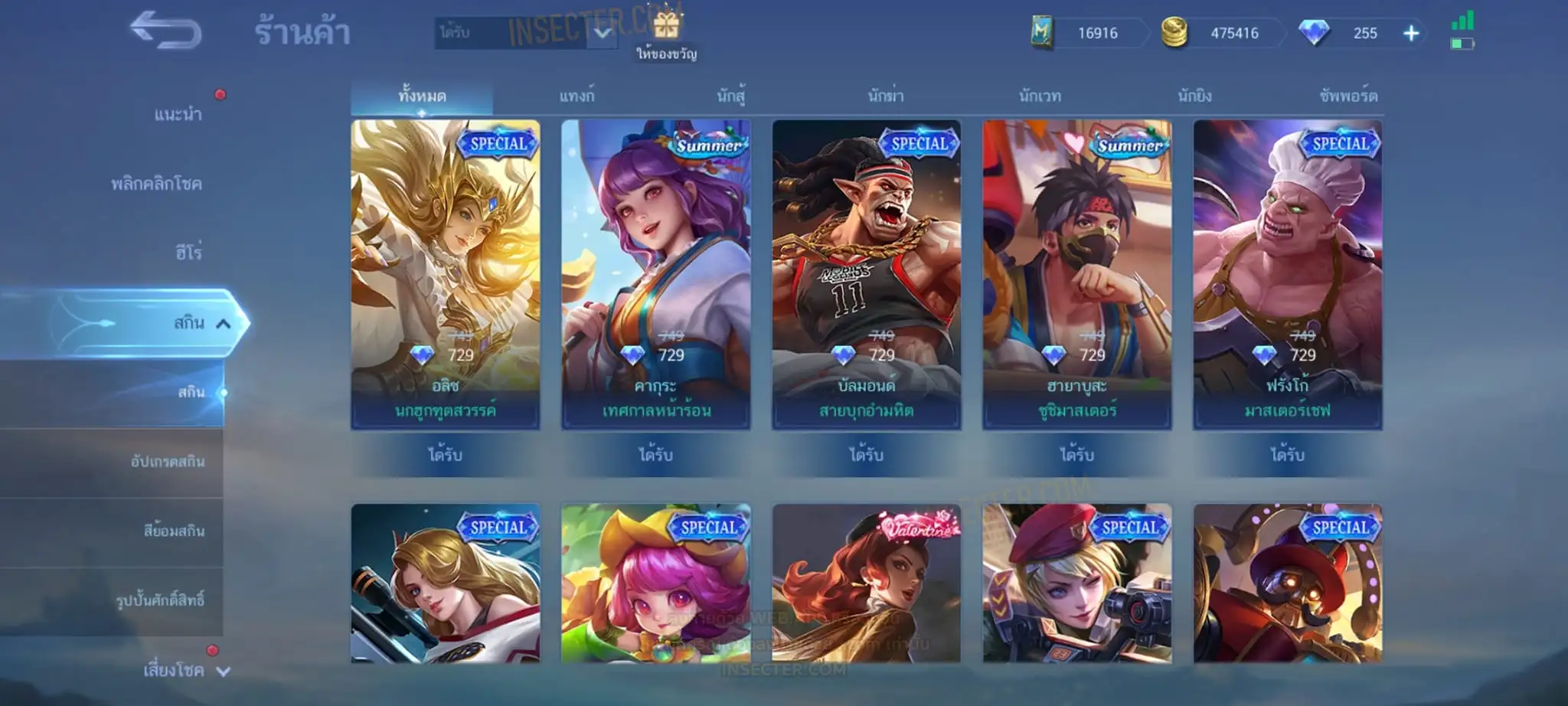Switch to the ทั้งหมด tab
Screen dimensions: 1568x706
pos(422,96)
